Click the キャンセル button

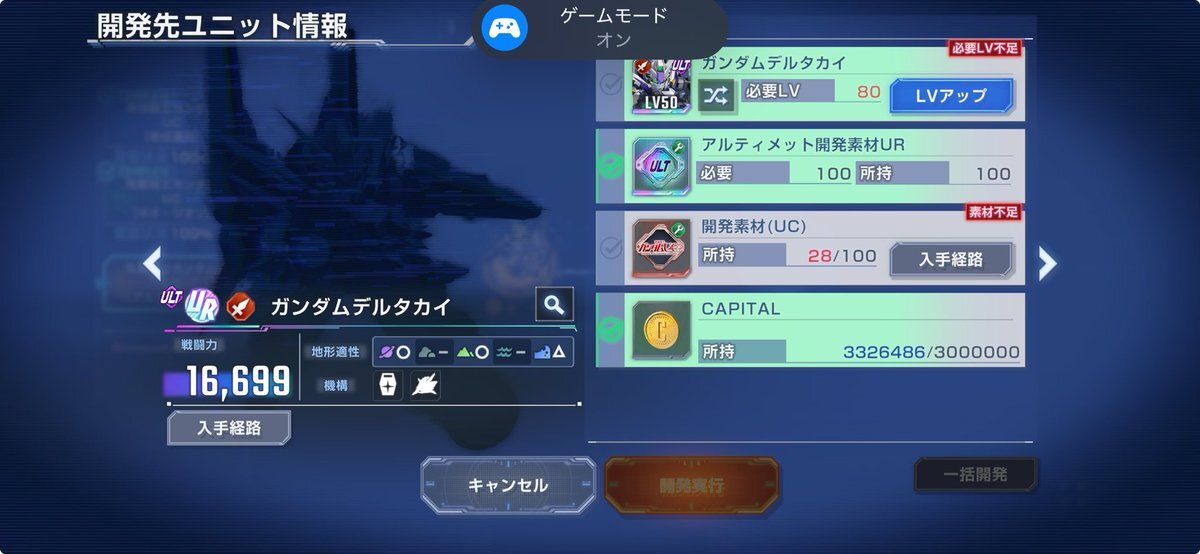[x=508, y=485]
